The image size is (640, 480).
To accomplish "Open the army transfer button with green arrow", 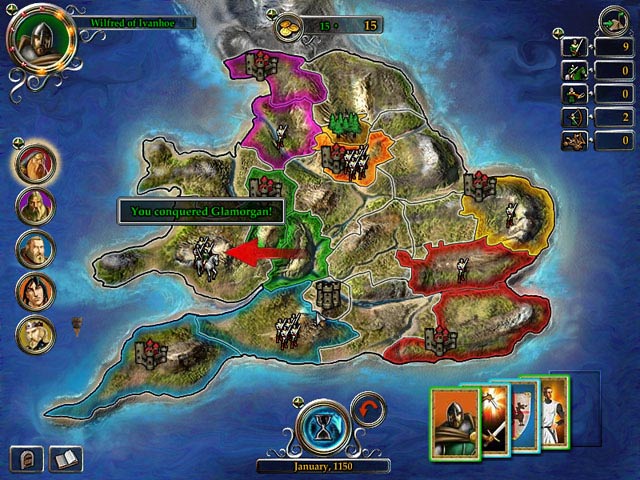I will pos(614,21).
